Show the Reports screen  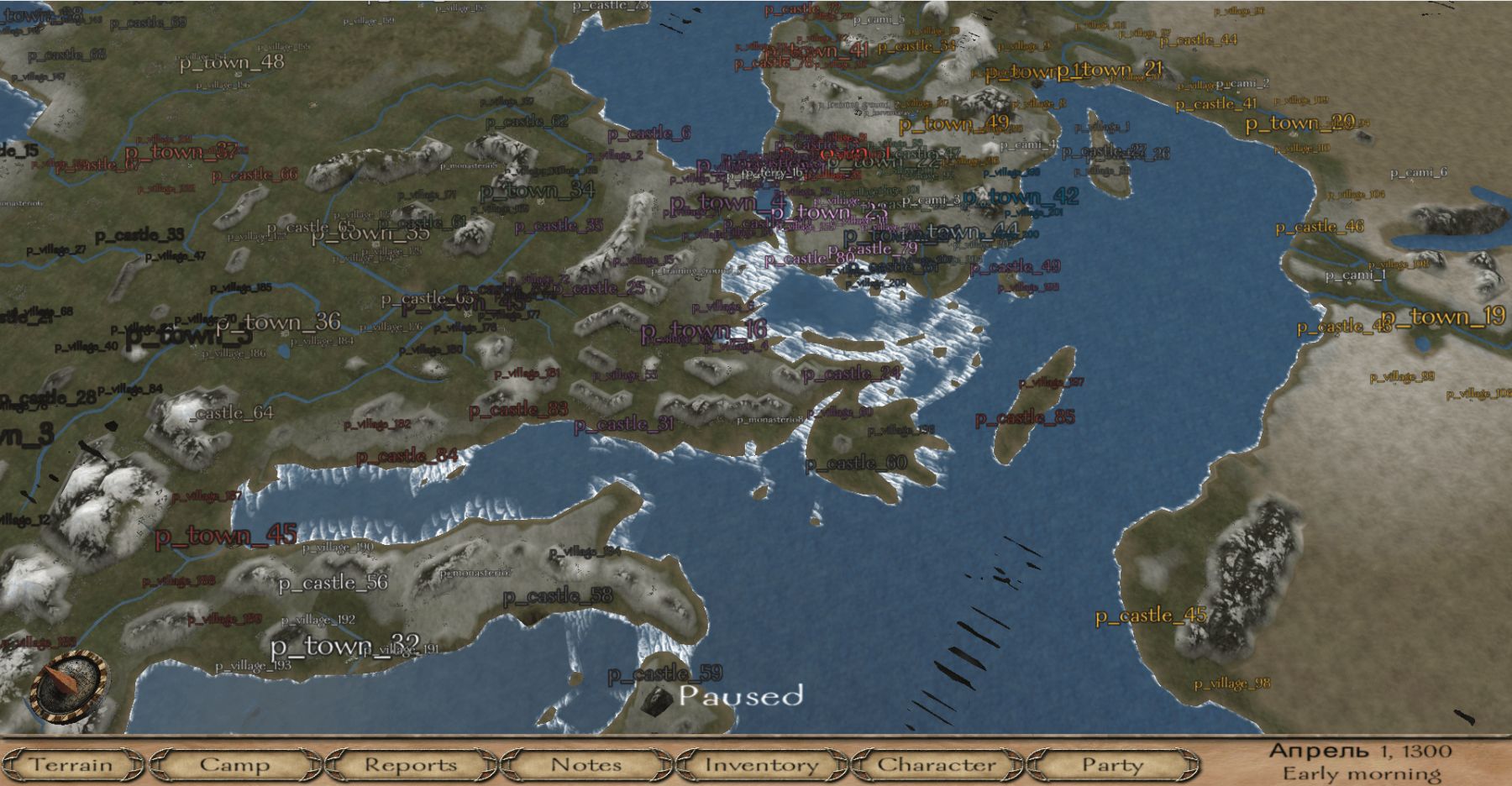coord(411,765)
